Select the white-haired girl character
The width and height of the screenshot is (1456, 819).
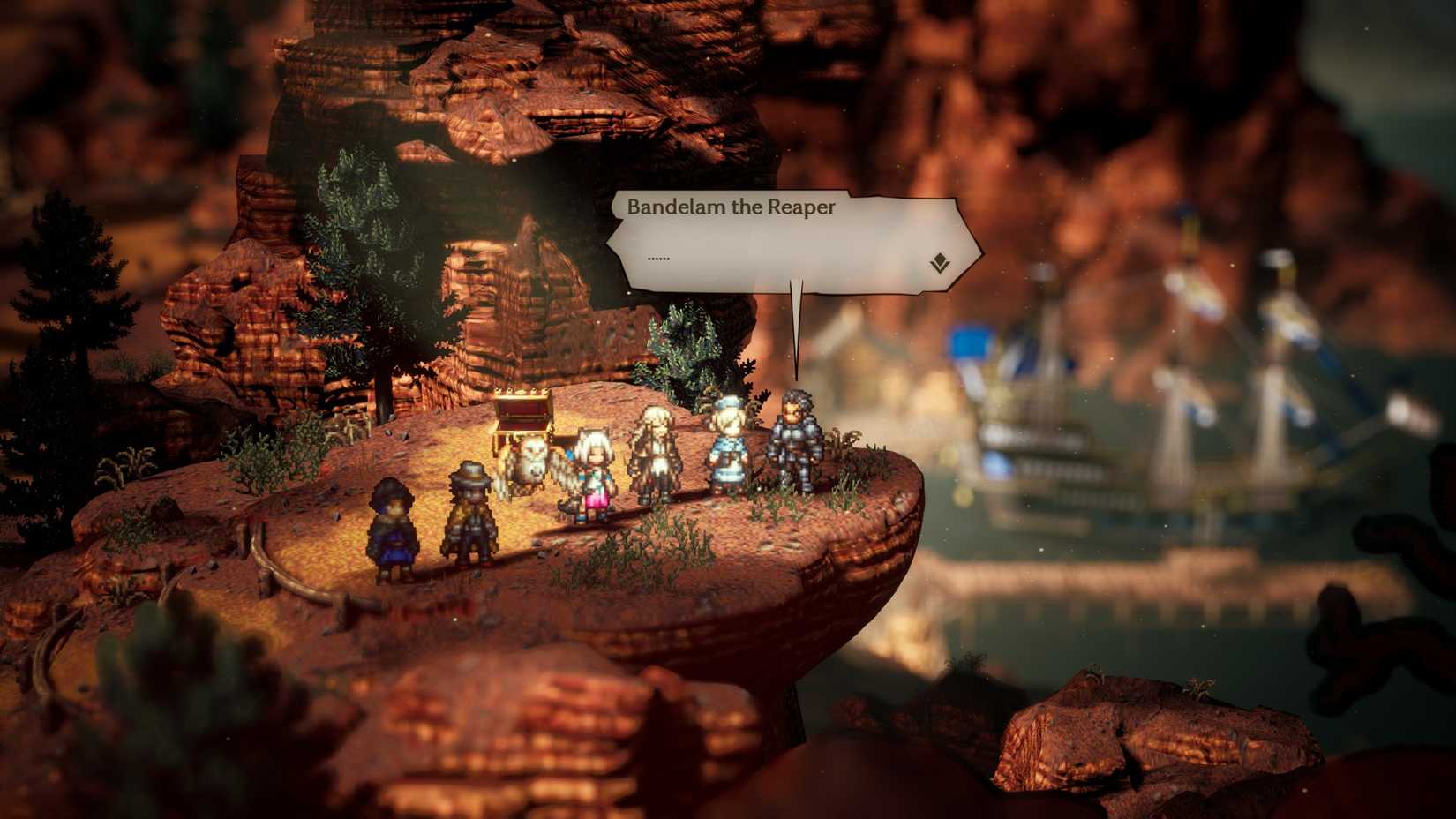point(597,472)
